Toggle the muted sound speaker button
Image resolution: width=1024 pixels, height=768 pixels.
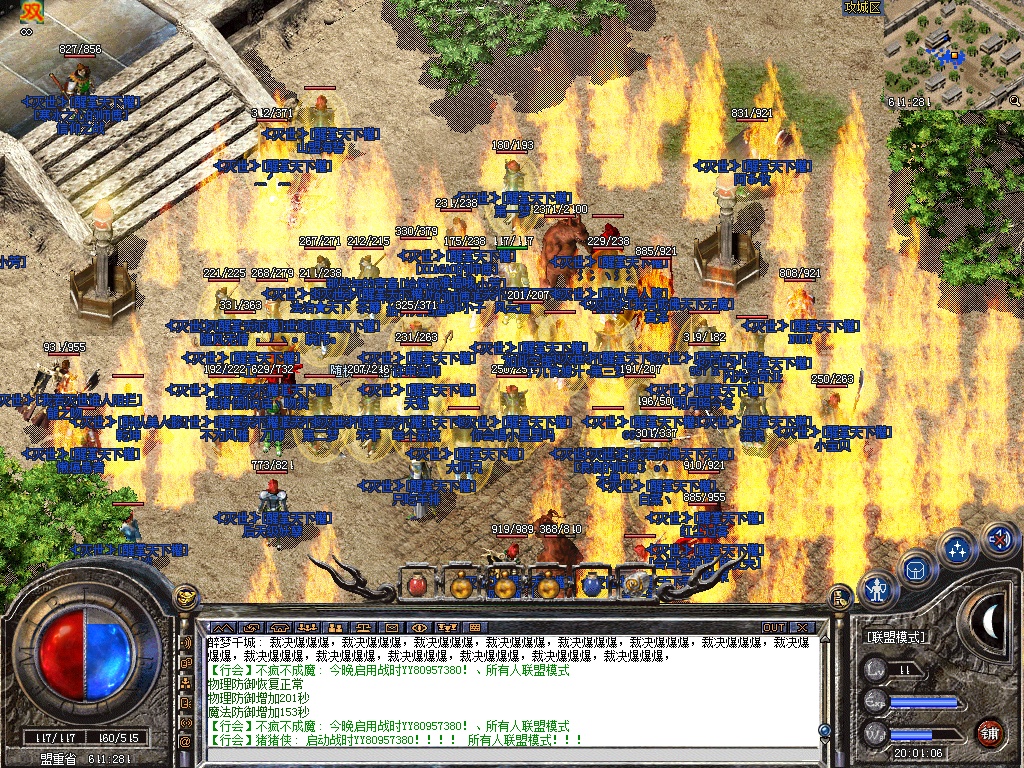(x=998, y=539)
